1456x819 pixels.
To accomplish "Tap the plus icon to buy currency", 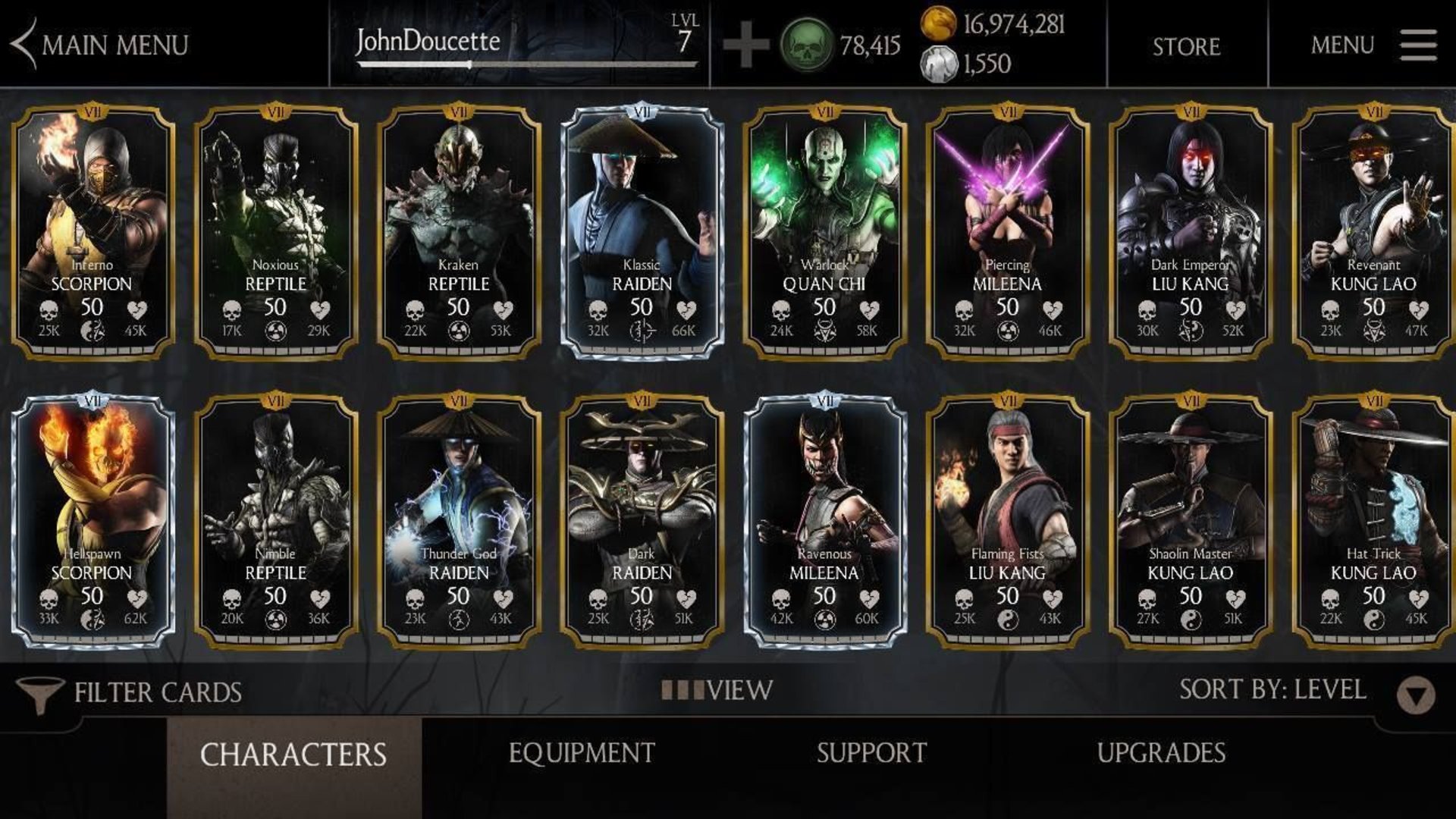I will pyautogui.click(x=747, y=45).
